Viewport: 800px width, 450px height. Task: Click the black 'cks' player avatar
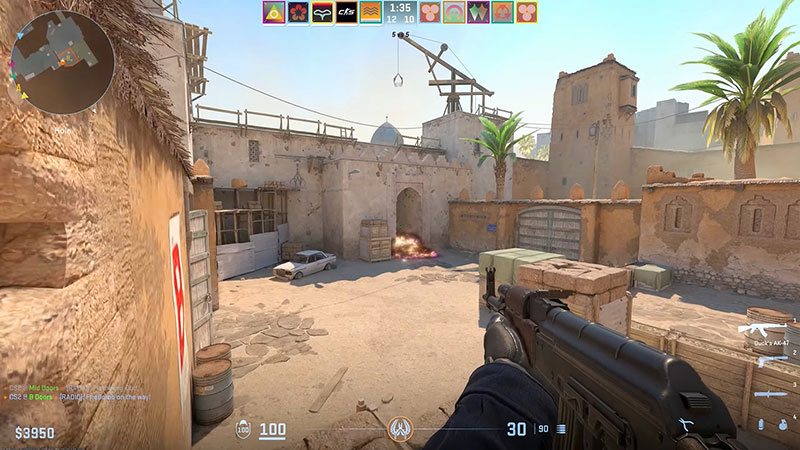(x=346, y=13)
